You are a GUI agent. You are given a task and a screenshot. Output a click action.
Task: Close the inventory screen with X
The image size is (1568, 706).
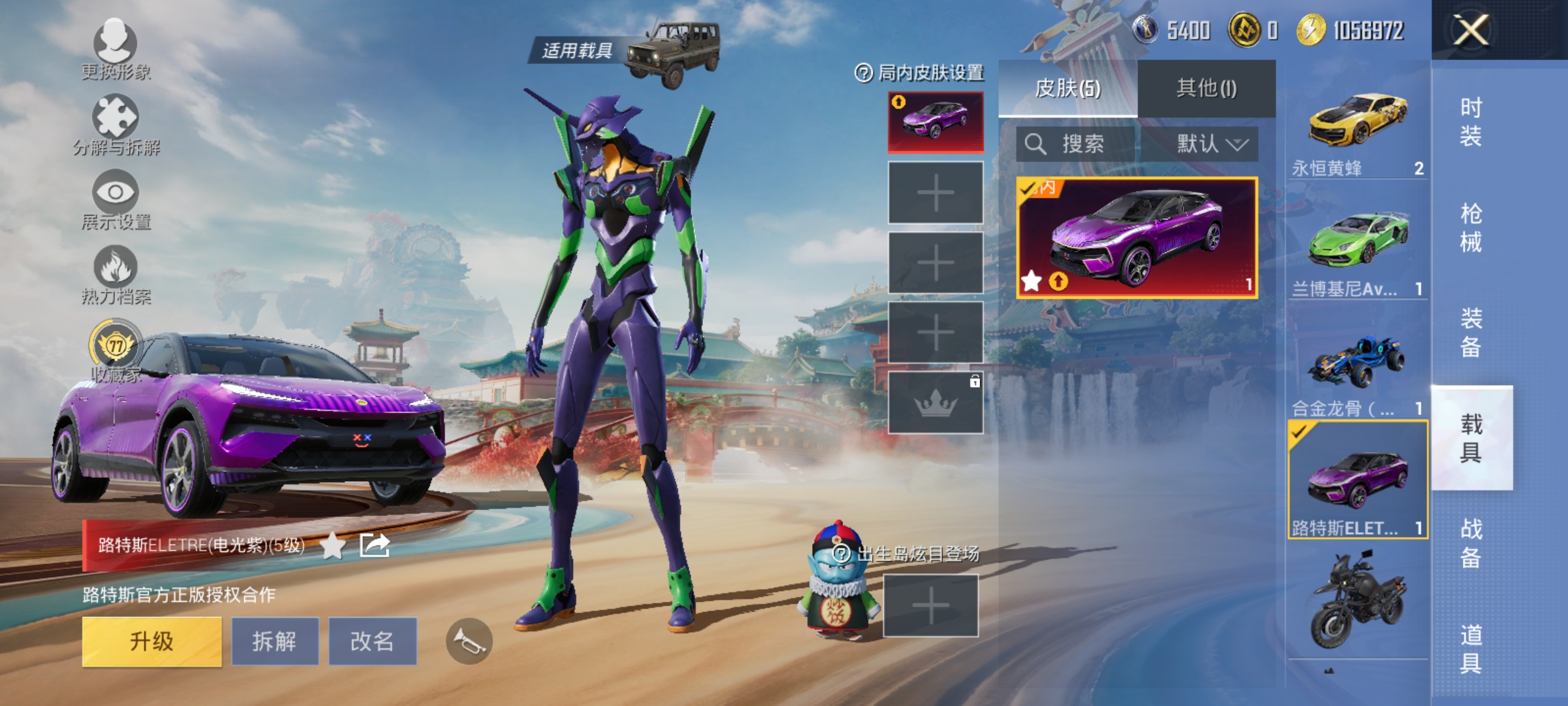pos(1471,30)
